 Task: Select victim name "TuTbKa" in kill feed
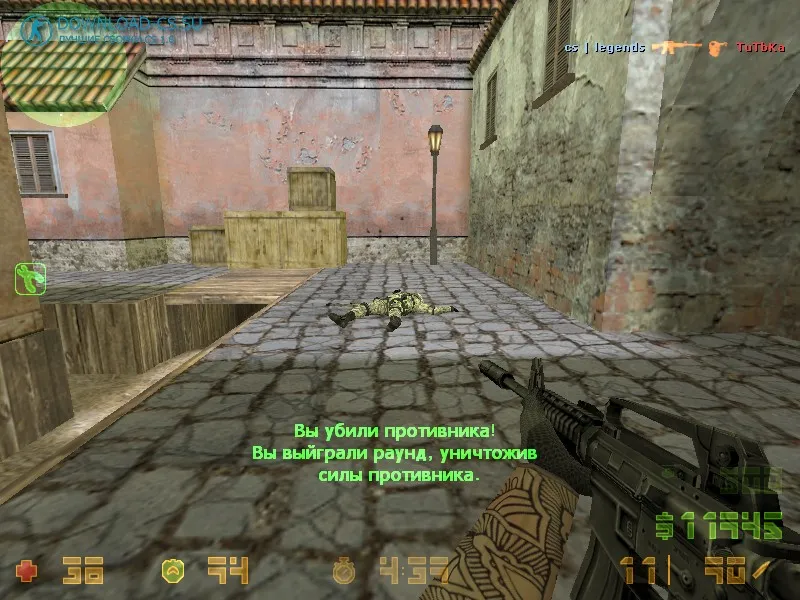coord(758,47)
